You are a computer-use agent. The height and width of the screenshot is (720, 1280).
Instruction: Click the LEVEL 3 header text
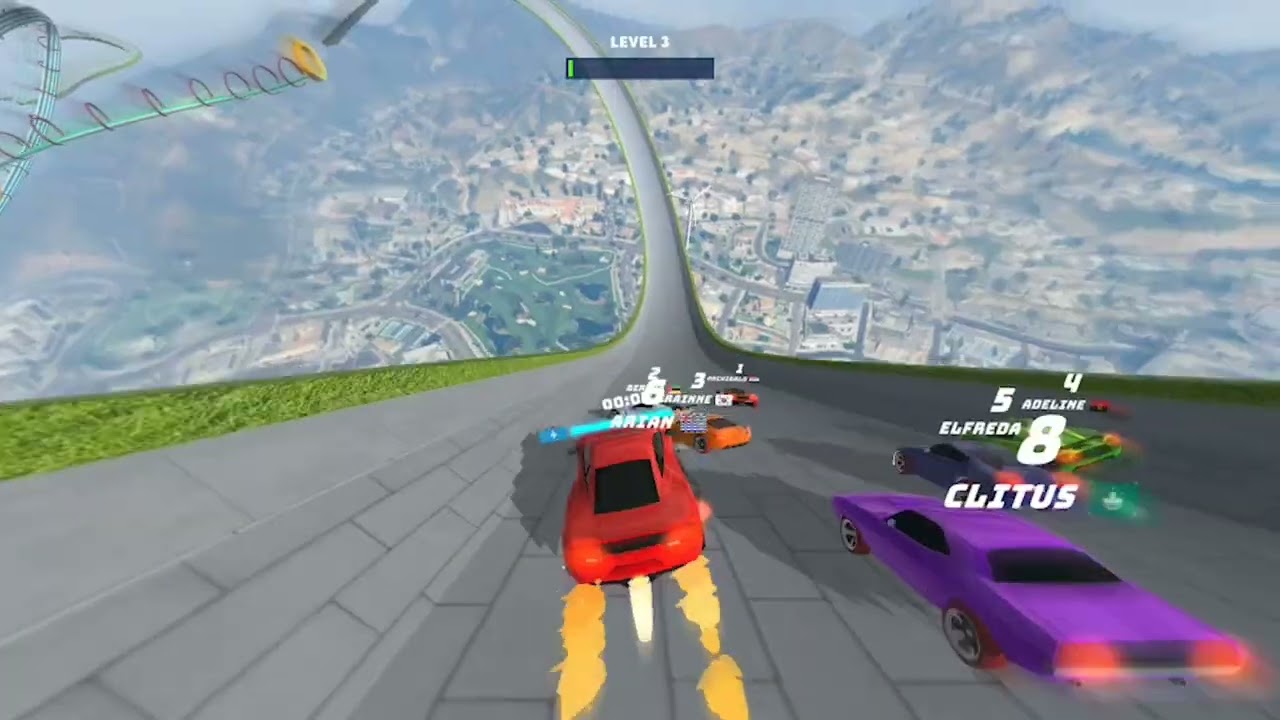(x=639, y=42)
